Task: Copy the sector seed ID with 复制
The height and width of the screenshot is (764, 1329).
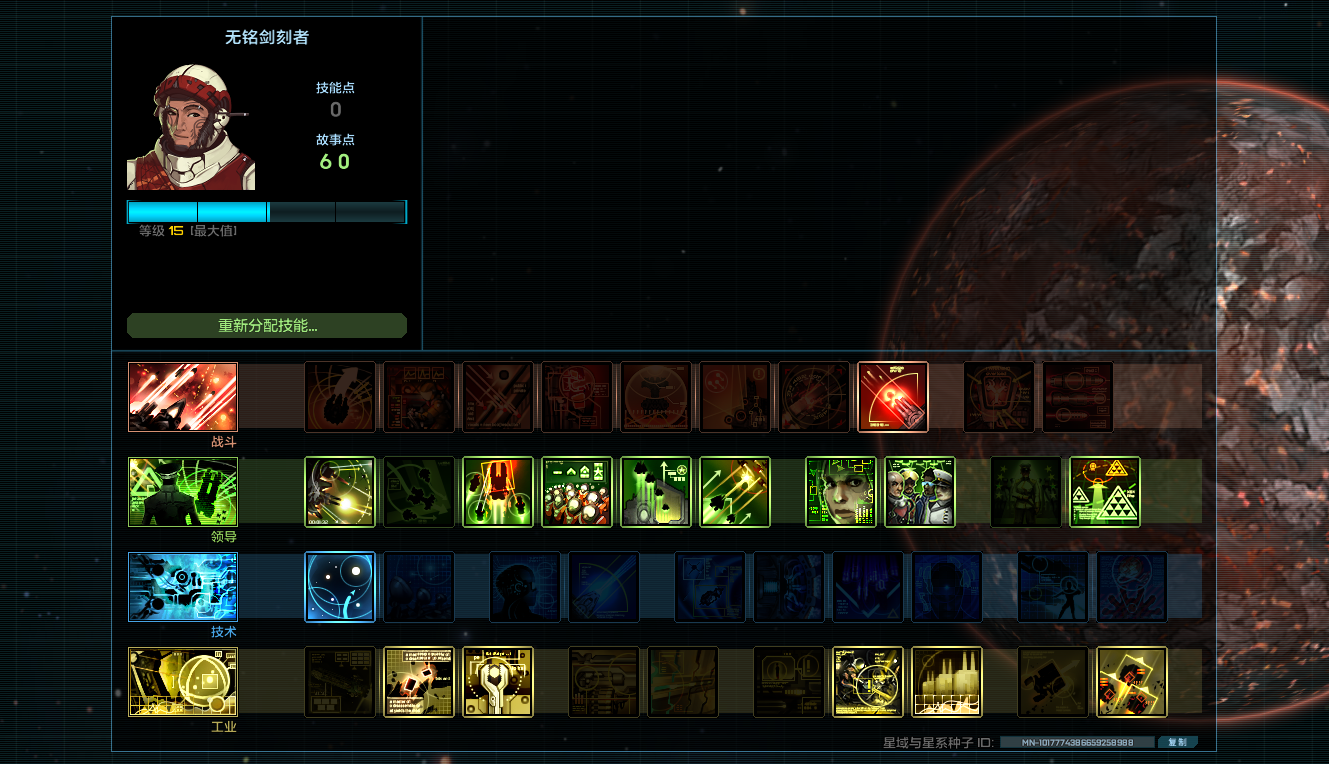Action: pos(1177,743)
